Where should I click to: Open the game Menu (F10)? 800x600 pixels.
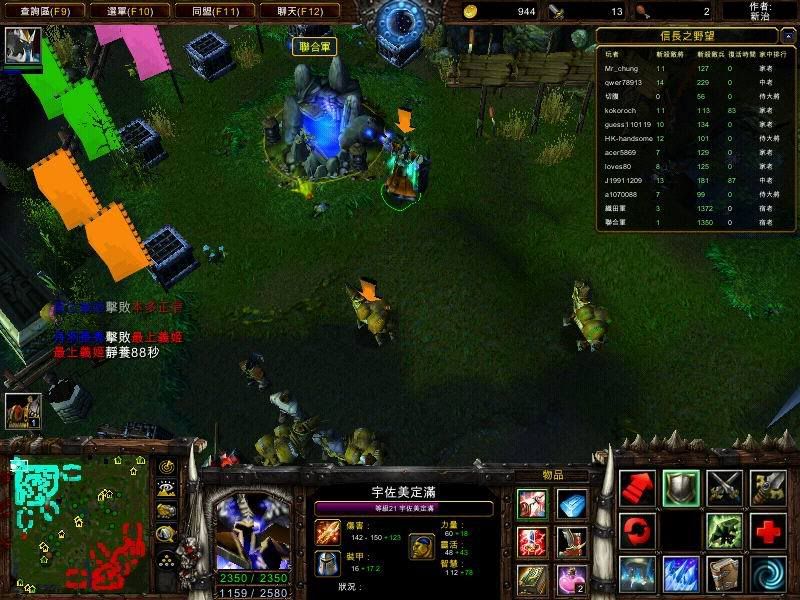point(129,11)
